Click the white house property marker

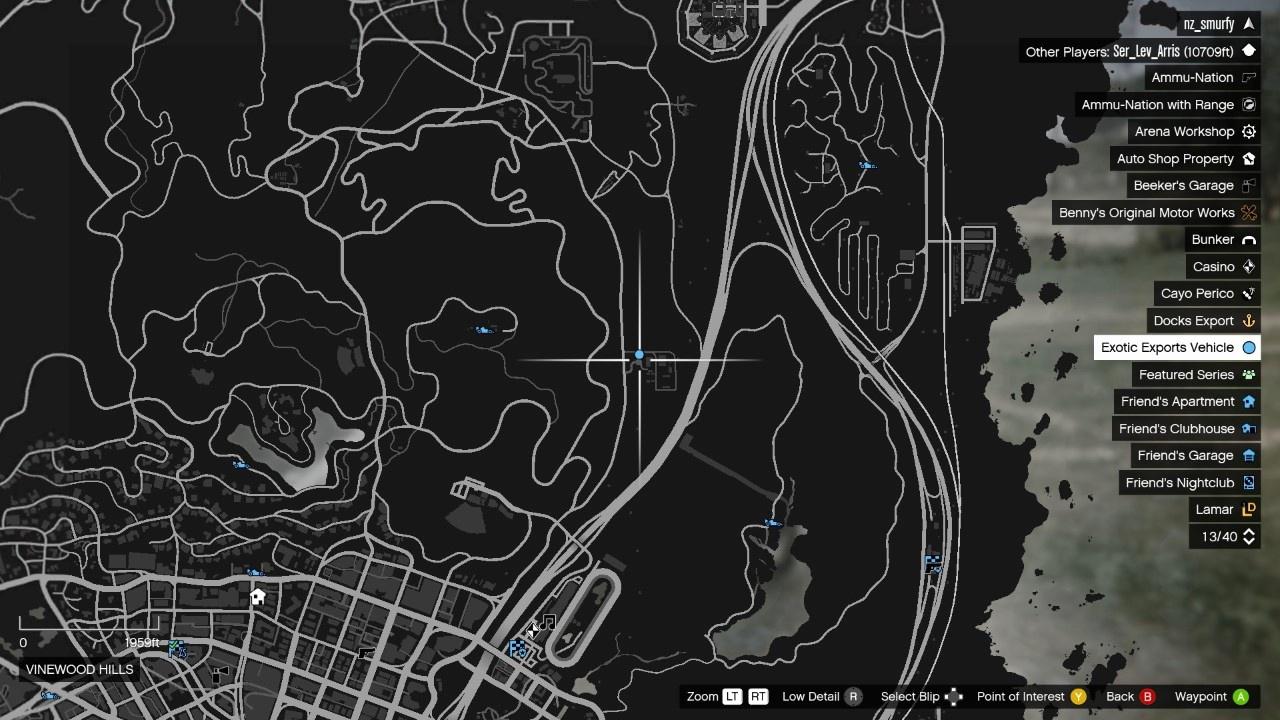pos(258,597)
